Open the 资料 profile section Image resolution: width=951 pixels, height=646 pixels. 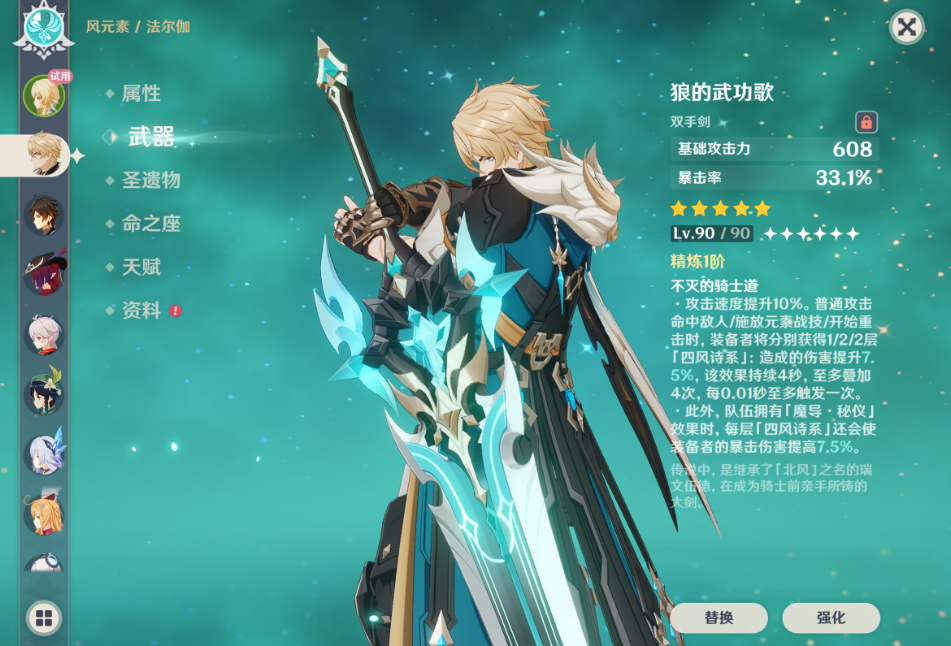[141, 311]
